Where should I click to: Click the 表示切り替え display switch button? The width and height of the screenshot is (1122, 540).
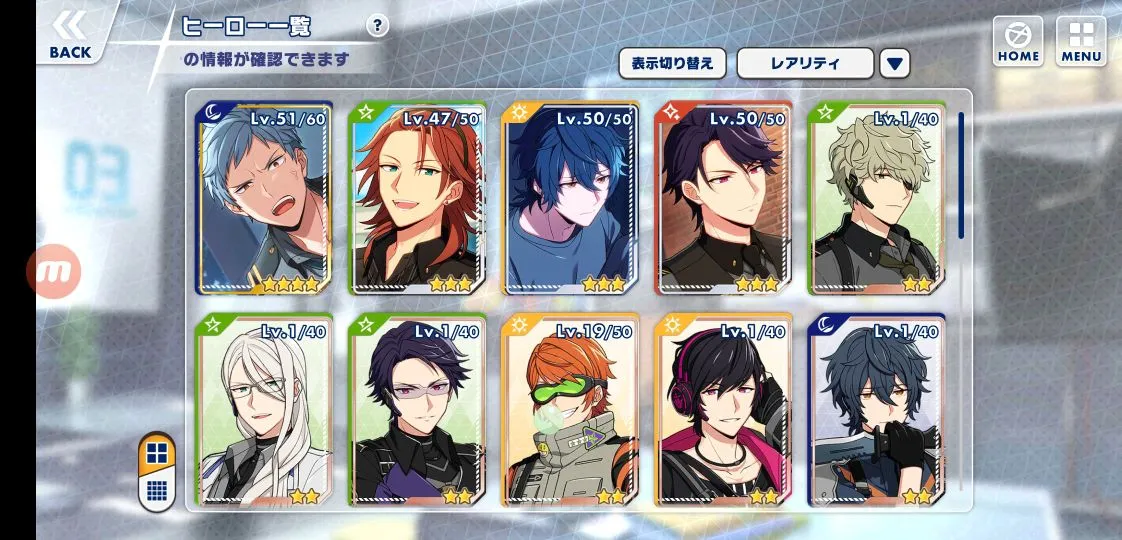(x=671, y=63)
